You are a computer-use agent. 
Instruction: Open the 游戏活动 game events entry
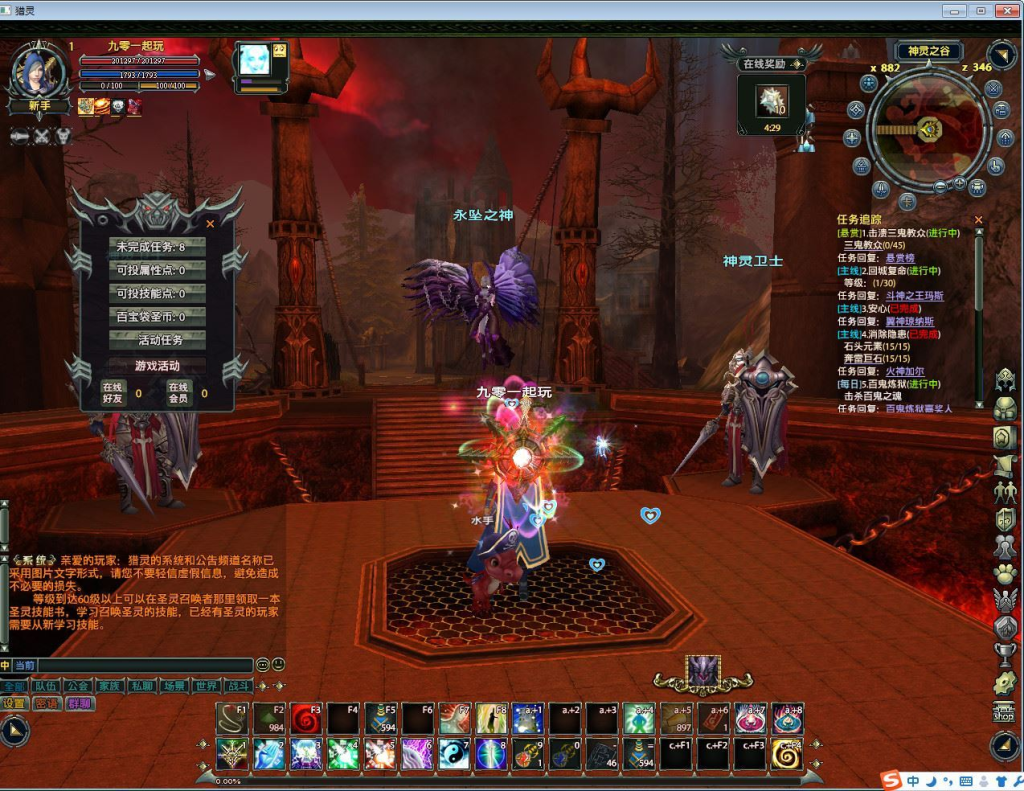pos(157,365)
